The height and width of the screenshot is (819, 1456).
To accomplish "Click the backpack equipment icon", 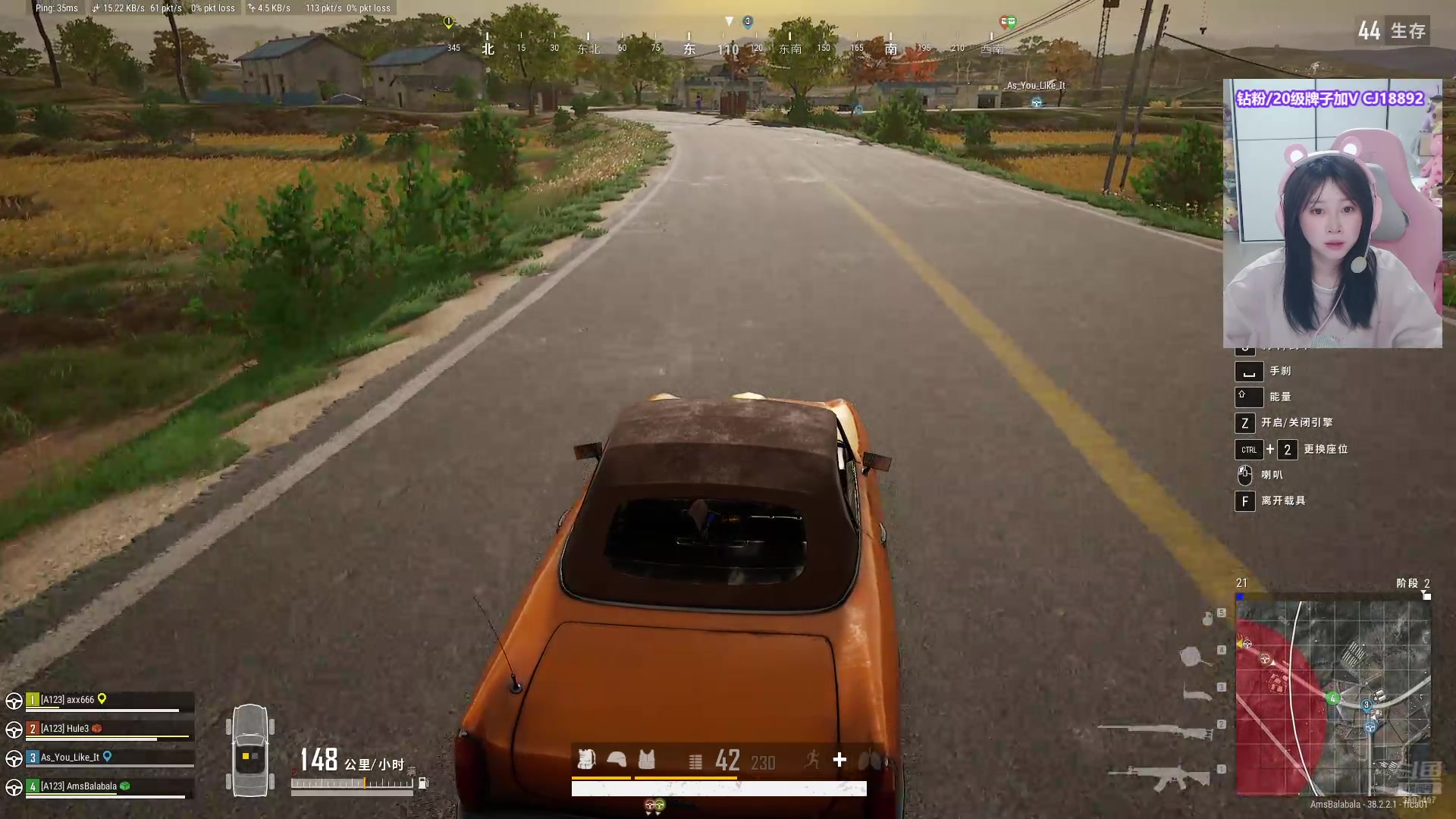I will click(x=586, y=759).
